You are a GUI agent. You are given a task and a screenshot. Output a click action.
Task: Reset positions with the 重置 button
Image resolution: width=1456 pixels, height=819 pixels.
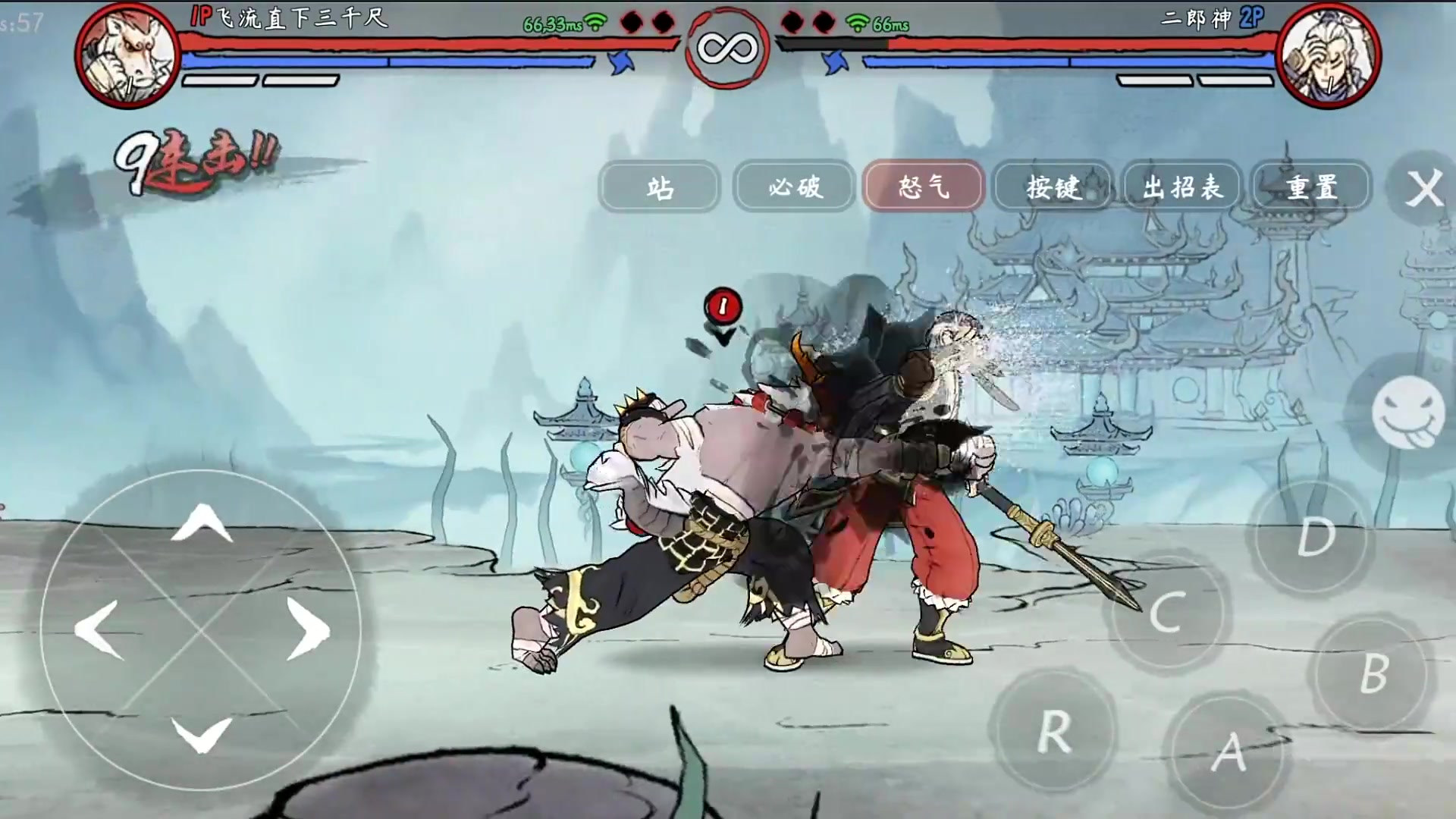1311,187
